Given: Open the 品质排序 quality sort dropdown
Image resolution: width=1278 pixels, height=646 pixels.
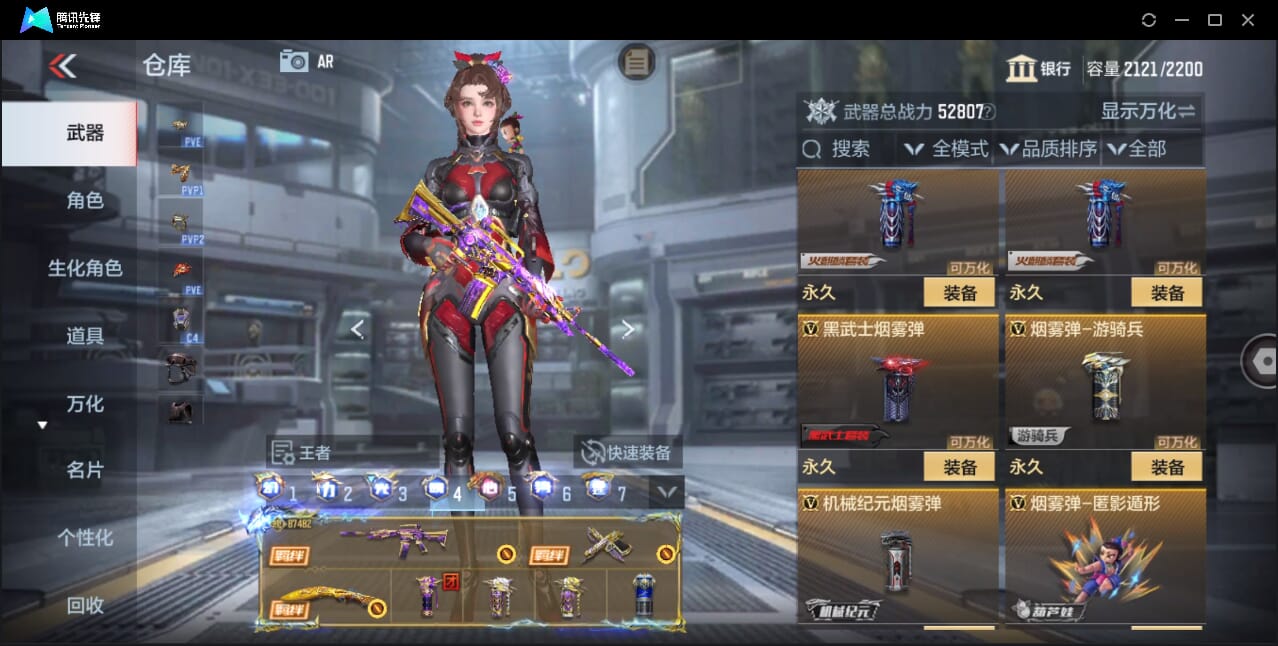Looking at the screenshot, I should [x=1049, y=149].
